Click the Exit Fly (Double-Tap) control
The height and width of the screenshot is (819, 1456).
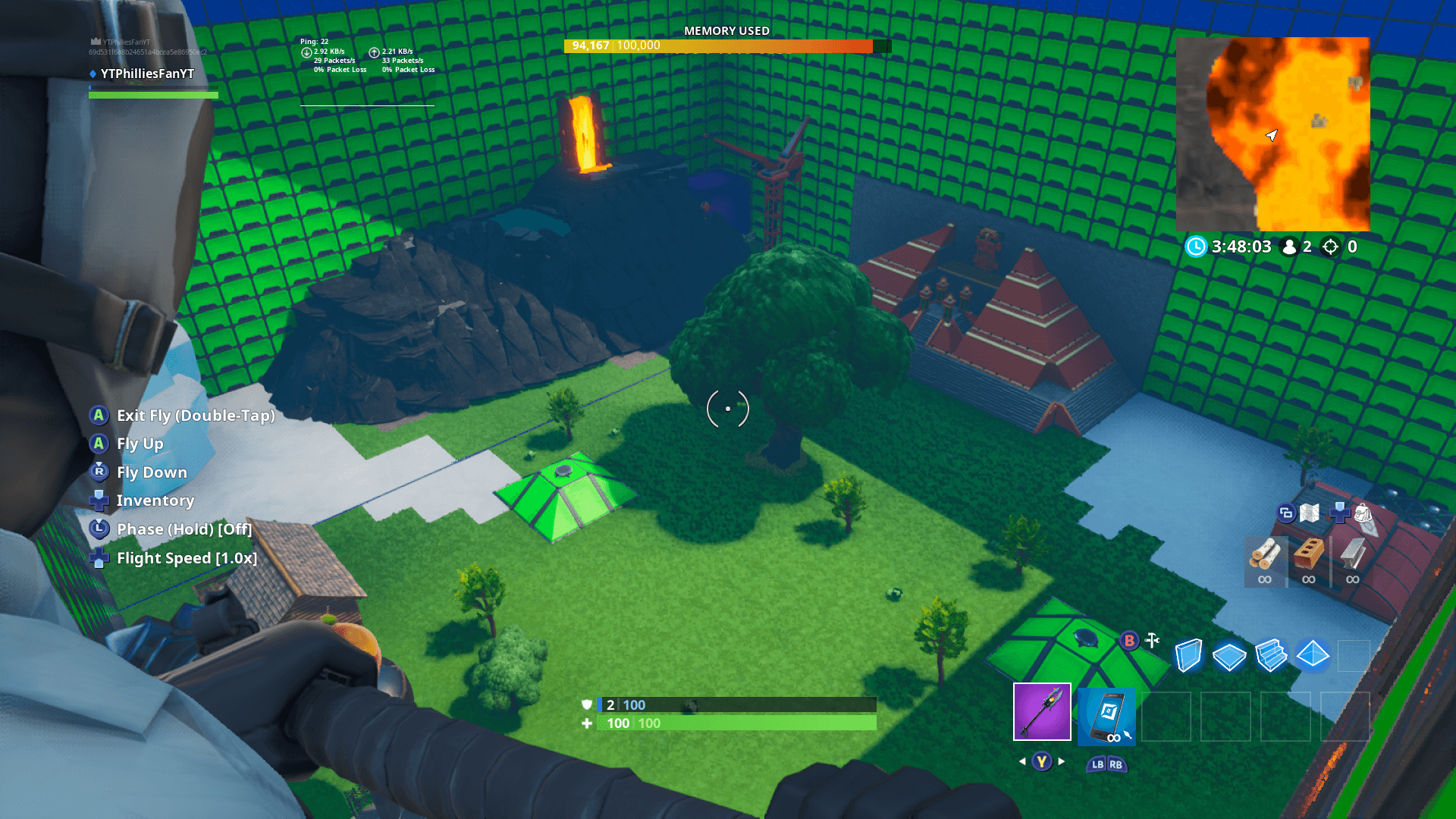195,416
